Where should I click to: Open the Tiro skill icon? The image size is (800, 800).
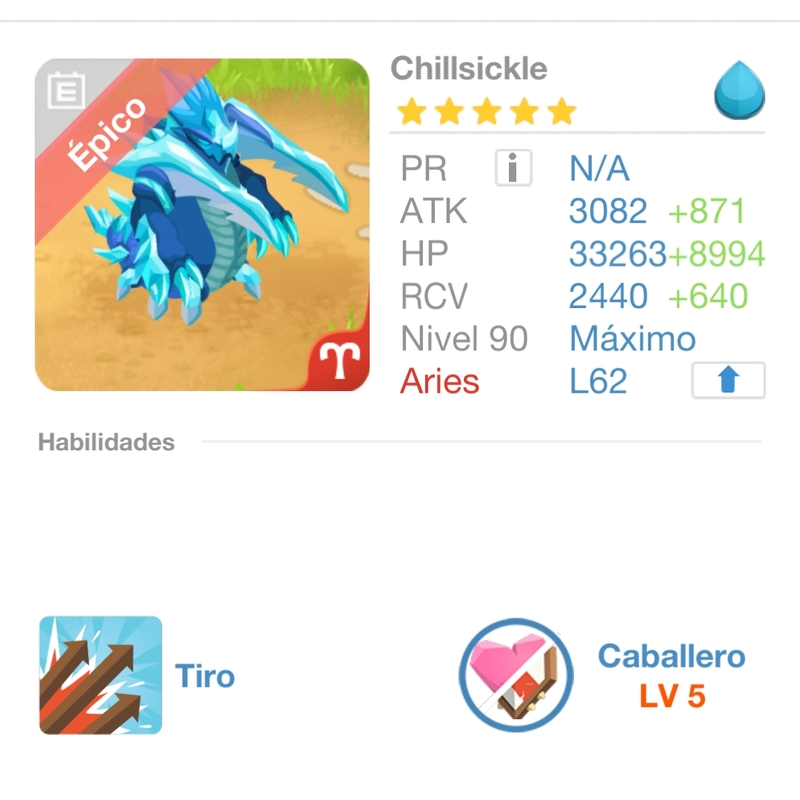(x=101, y=676)
